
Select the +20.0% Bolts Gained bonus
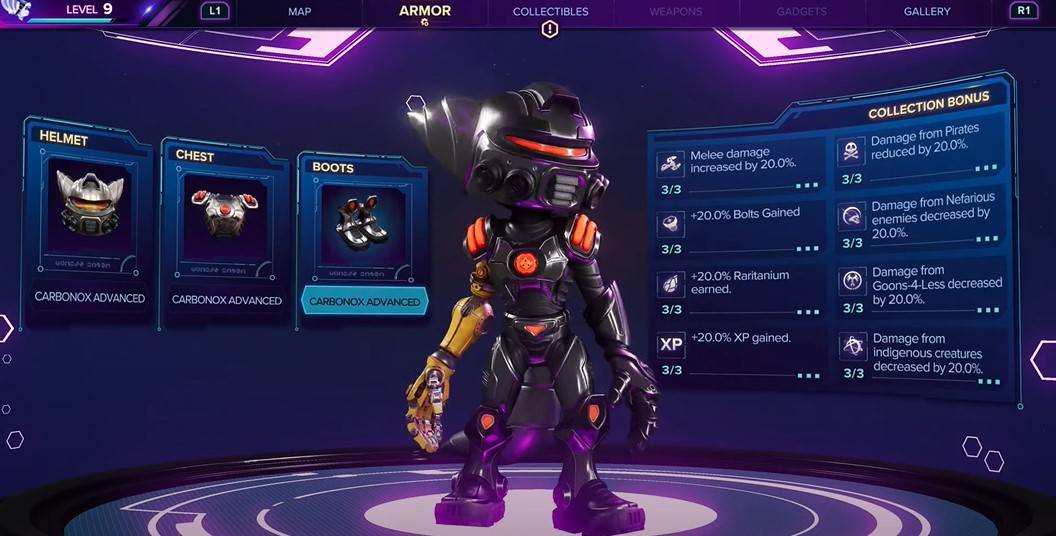[740, 228]
